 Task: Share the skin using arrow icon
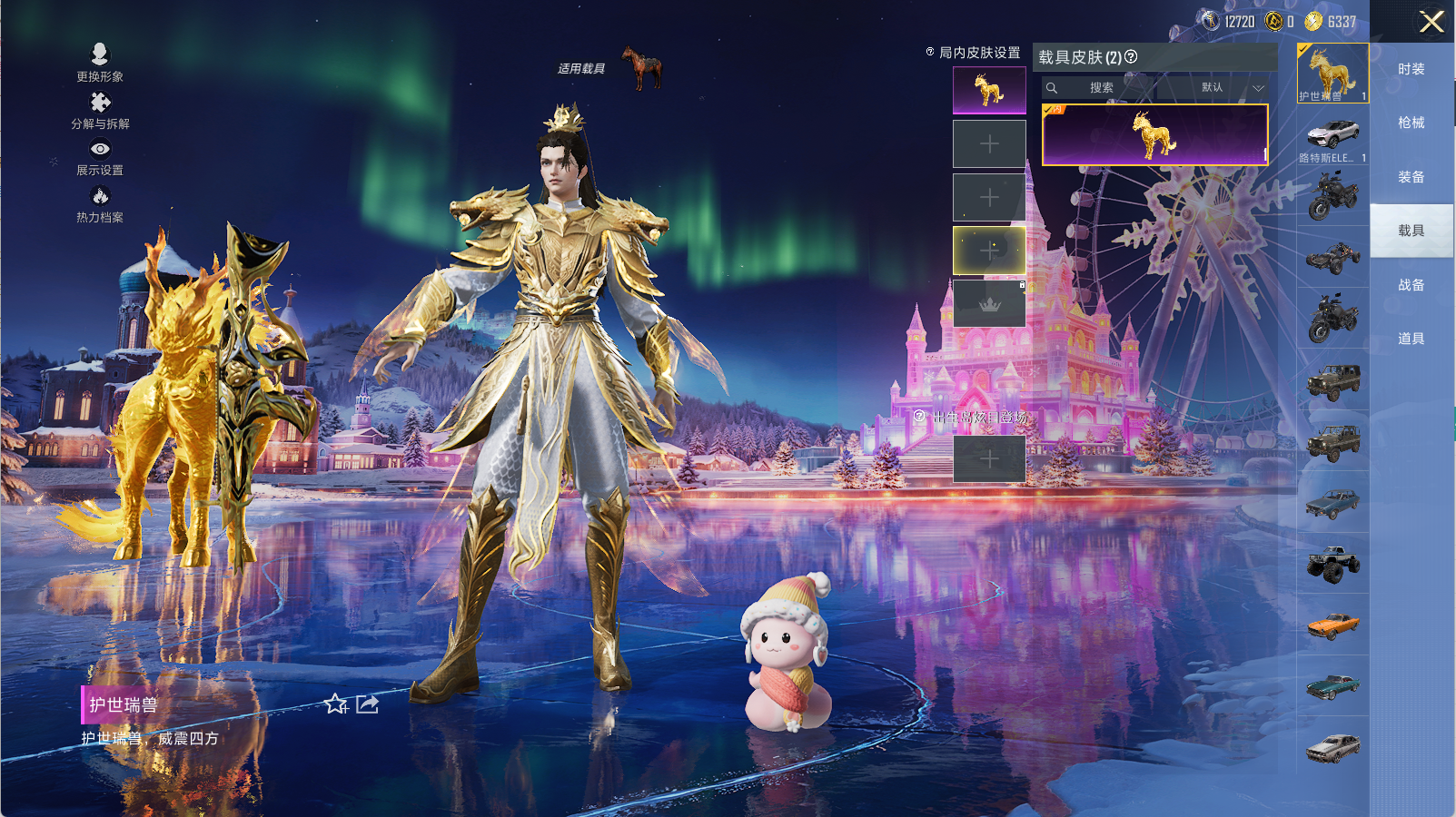[367, 704]
